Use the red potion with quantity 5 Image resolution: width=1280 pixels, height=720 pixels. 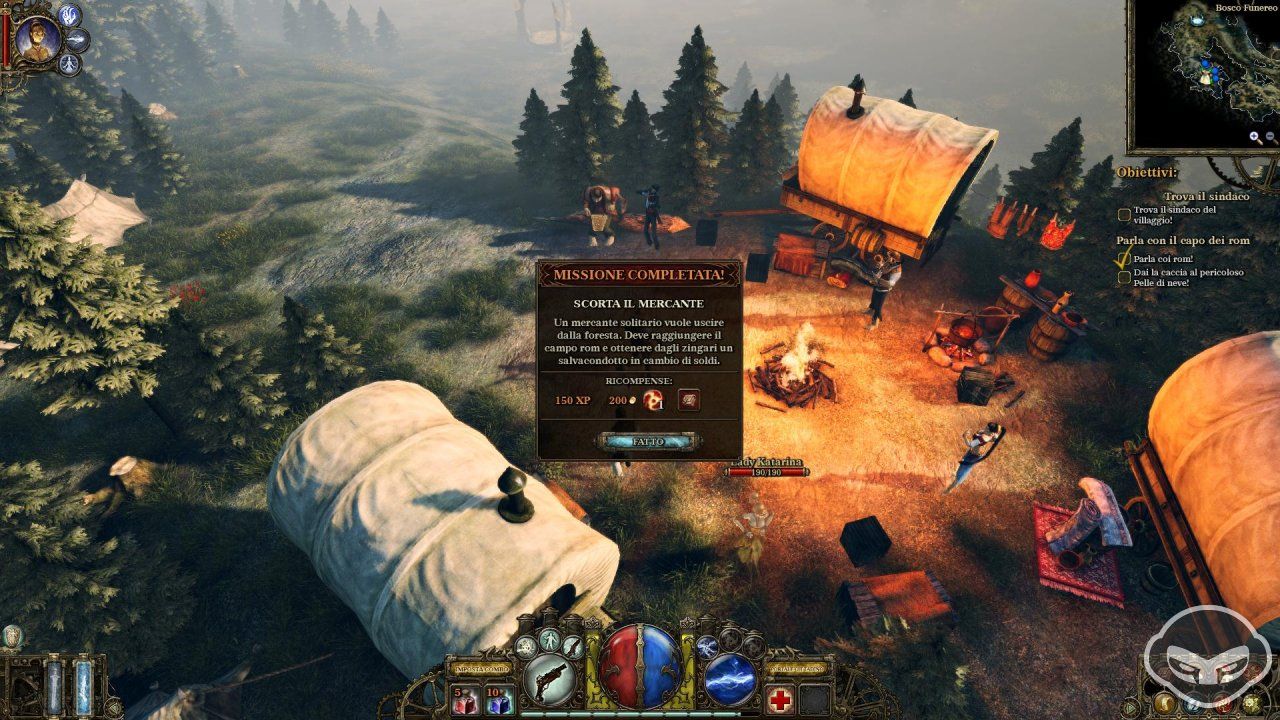point(466,702)
